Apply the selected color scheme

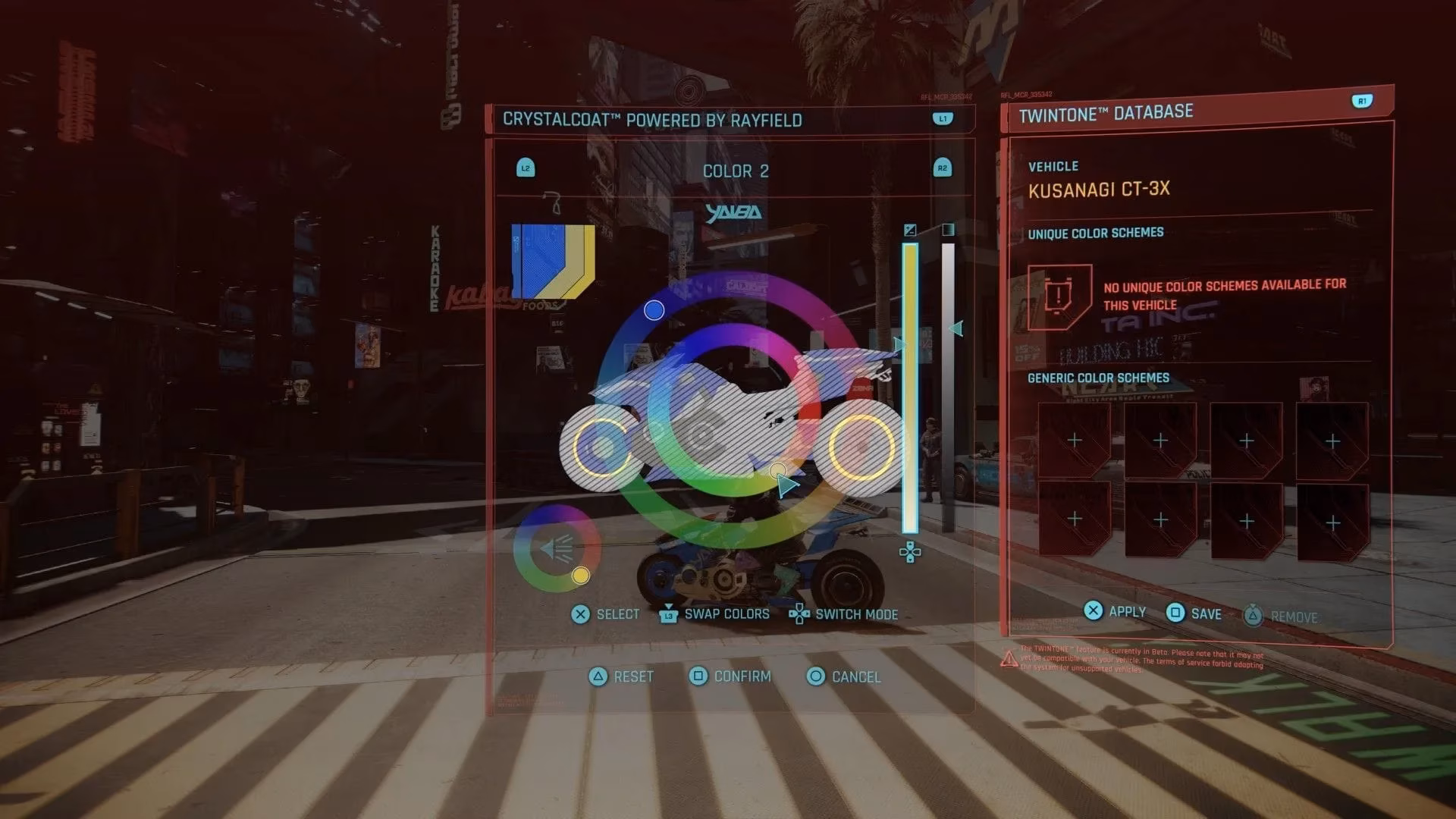click(x=1093, y=610)
